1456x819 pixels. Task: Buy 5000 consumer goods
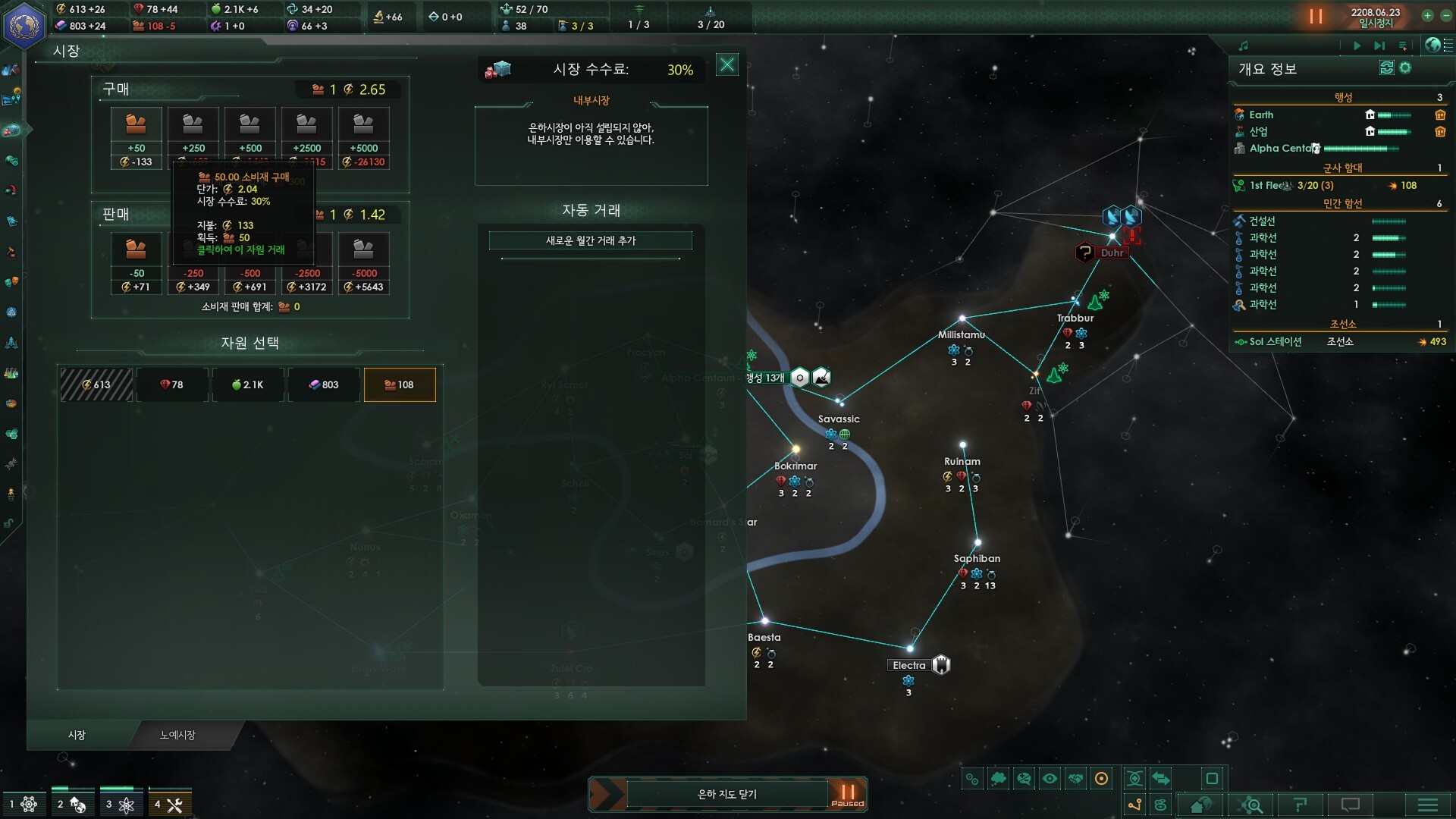coord(364,137)
